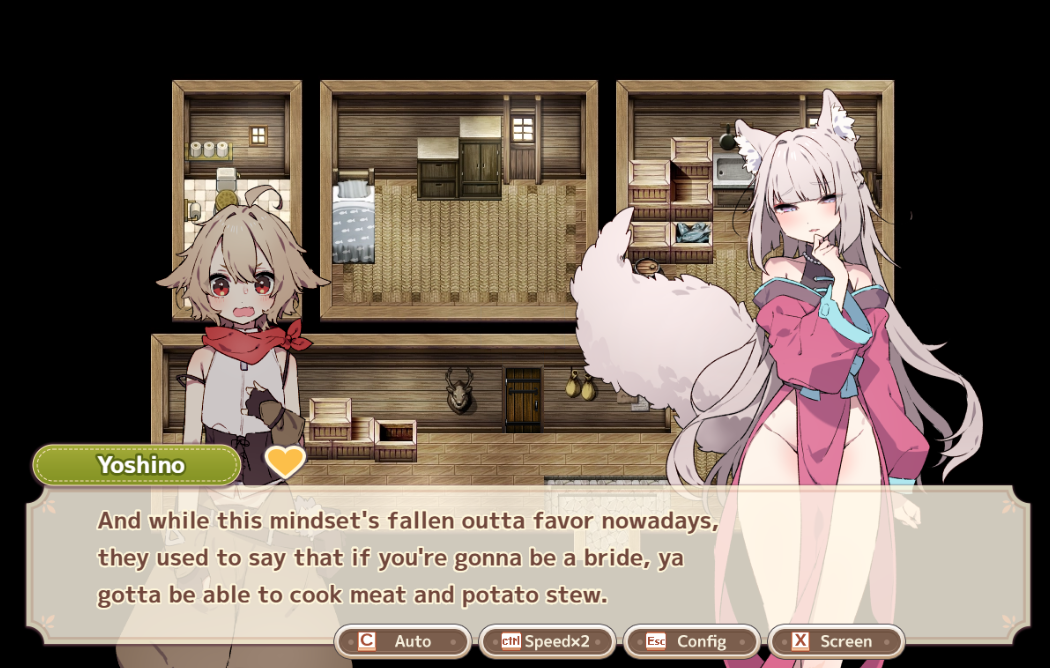This screenshot has height=668, width=1050.
Task: Click the orange heart icon beside Yoshino
Action: click(285, 462)
